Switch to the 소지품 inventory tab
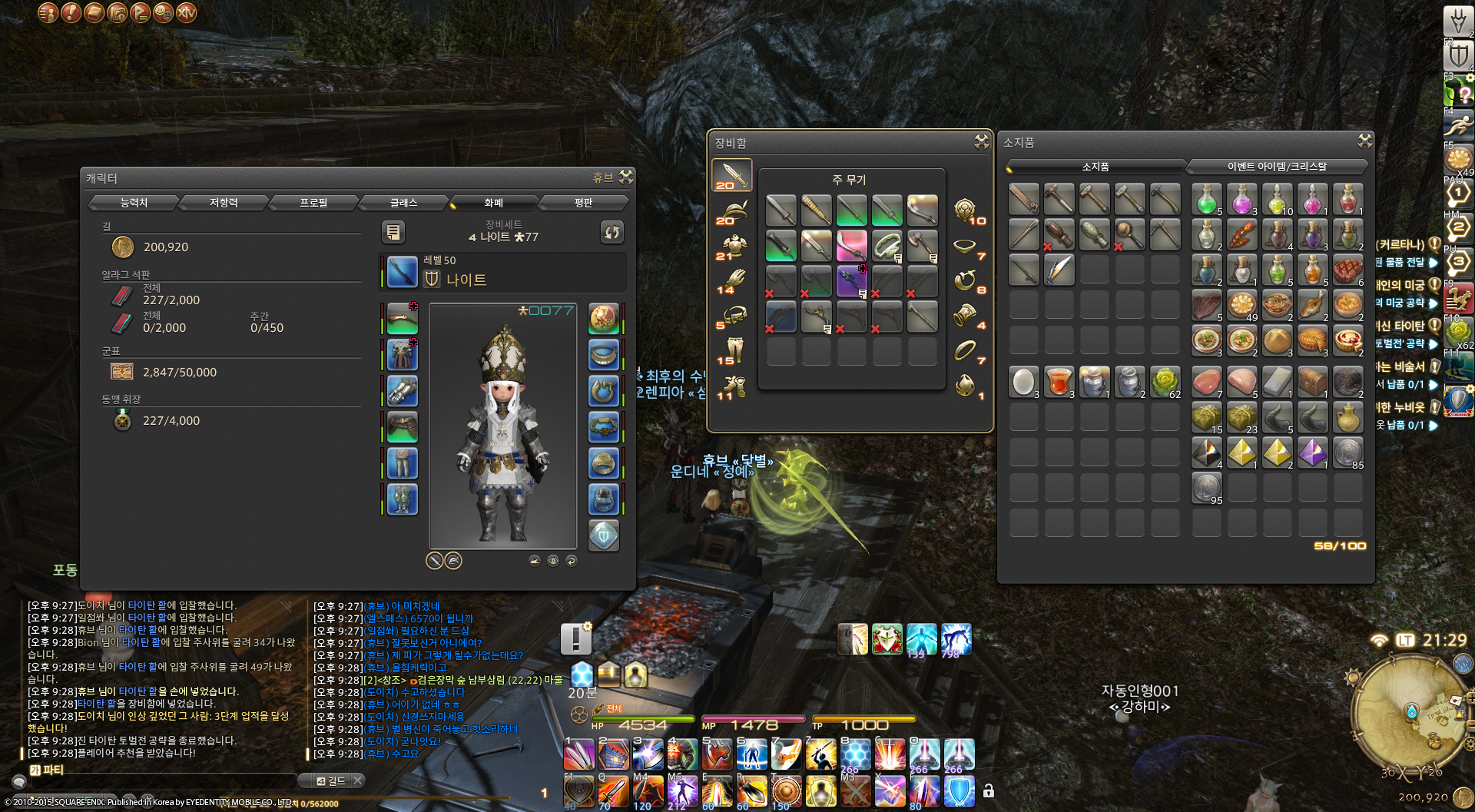 point(1095,167)
